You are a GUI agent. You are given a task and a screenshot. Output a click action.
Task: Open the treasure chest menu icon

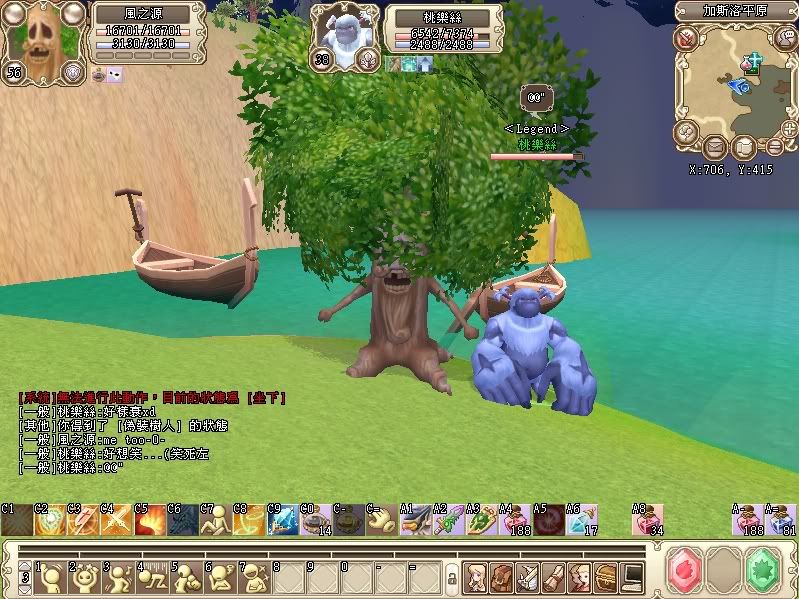coord(606,576)
